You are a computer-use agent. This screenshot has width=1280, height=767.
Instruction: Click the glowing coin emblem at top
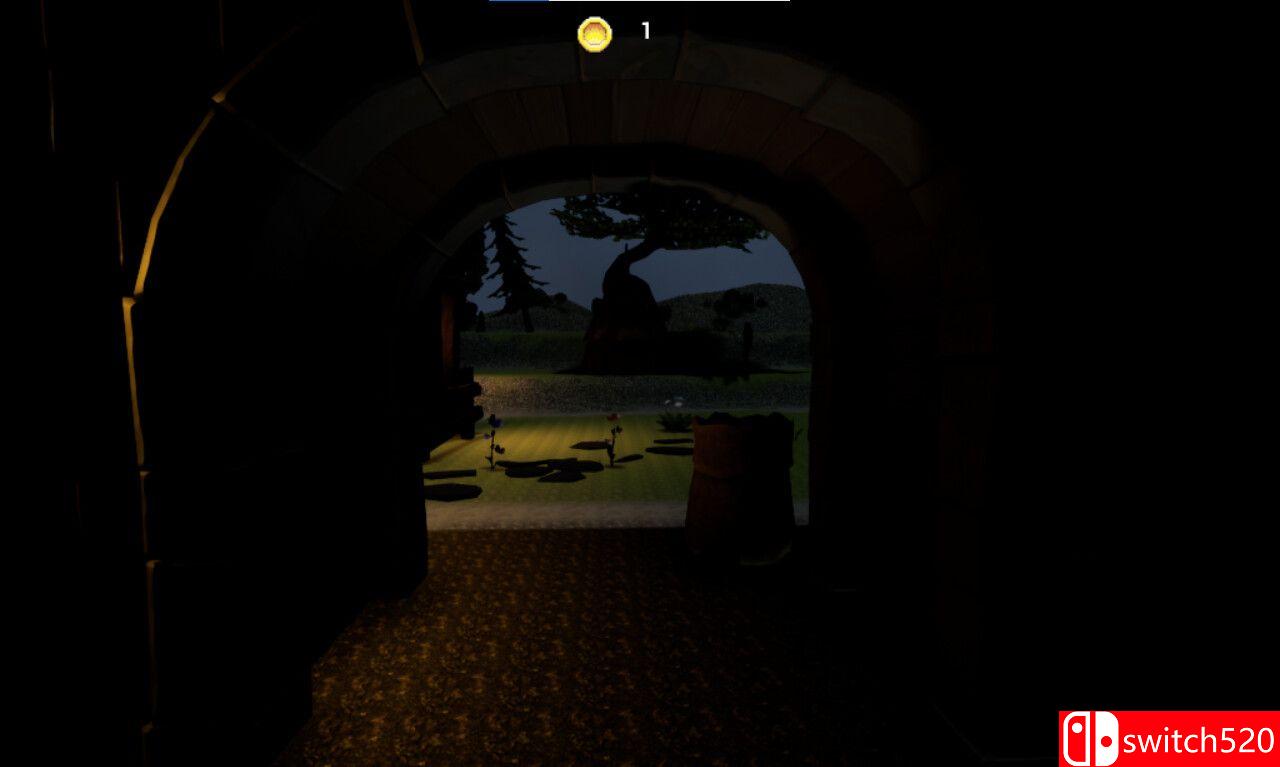[x=597, y=30]
